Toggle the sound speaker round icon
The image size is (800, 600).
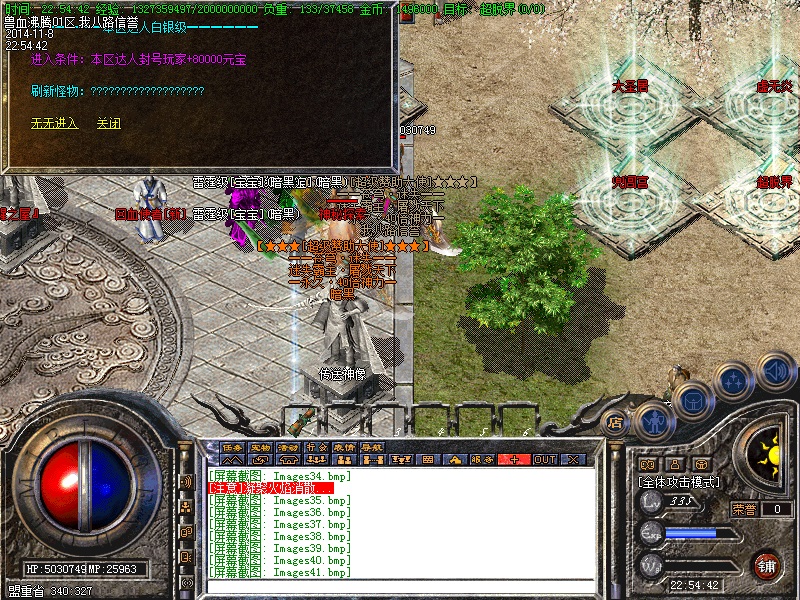point(776,372)
